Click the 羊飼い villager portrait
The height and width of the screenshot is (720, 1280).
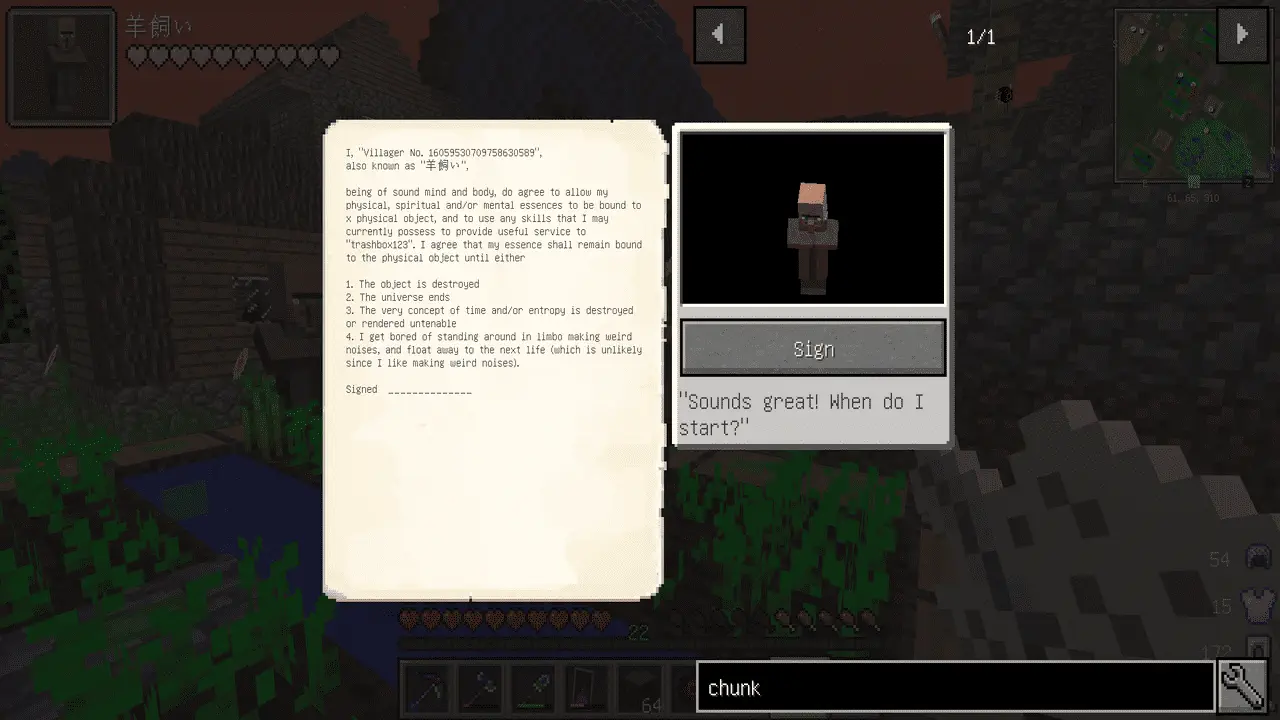pyautogui.click(x=62, y=68)
